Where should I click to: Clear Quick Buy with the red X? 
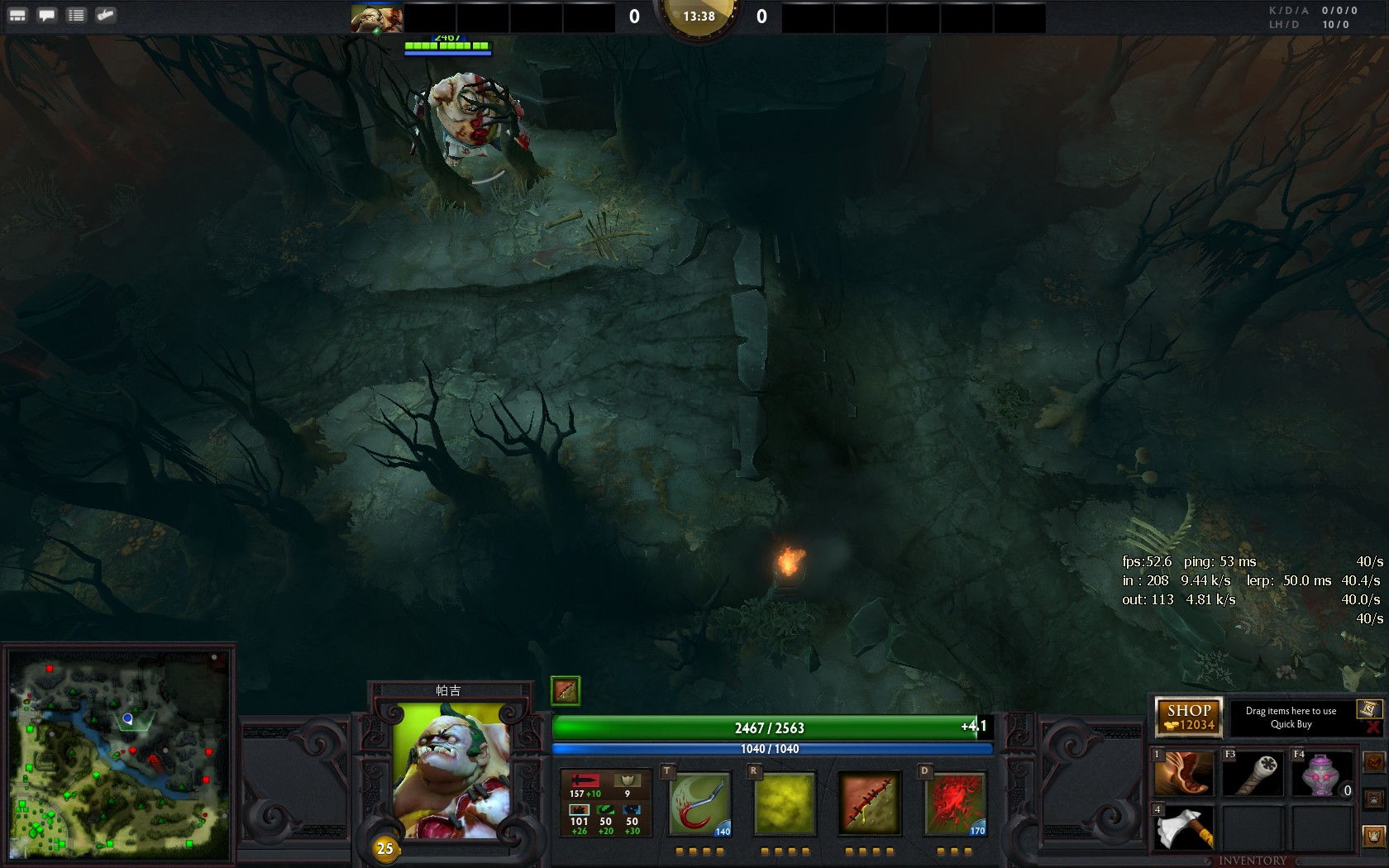(1373, 727)
